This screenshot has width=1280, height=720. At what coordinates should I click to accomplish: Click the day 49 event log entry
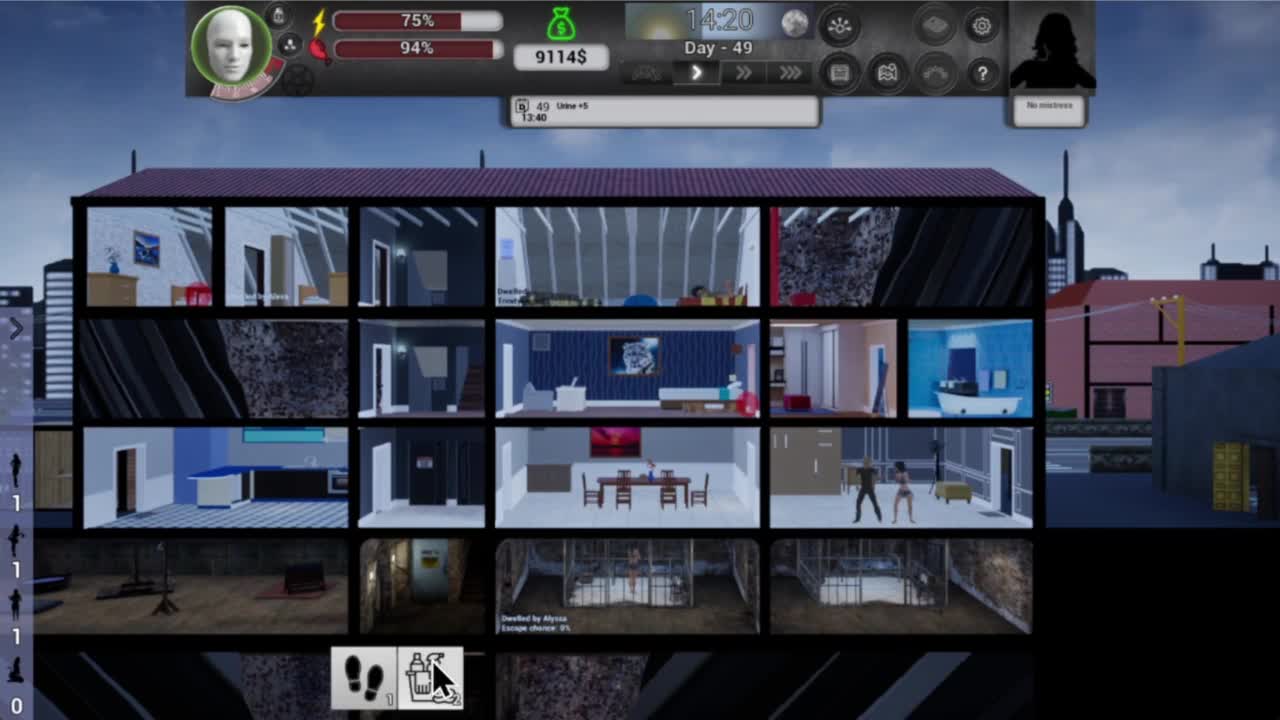pos(663,111)
